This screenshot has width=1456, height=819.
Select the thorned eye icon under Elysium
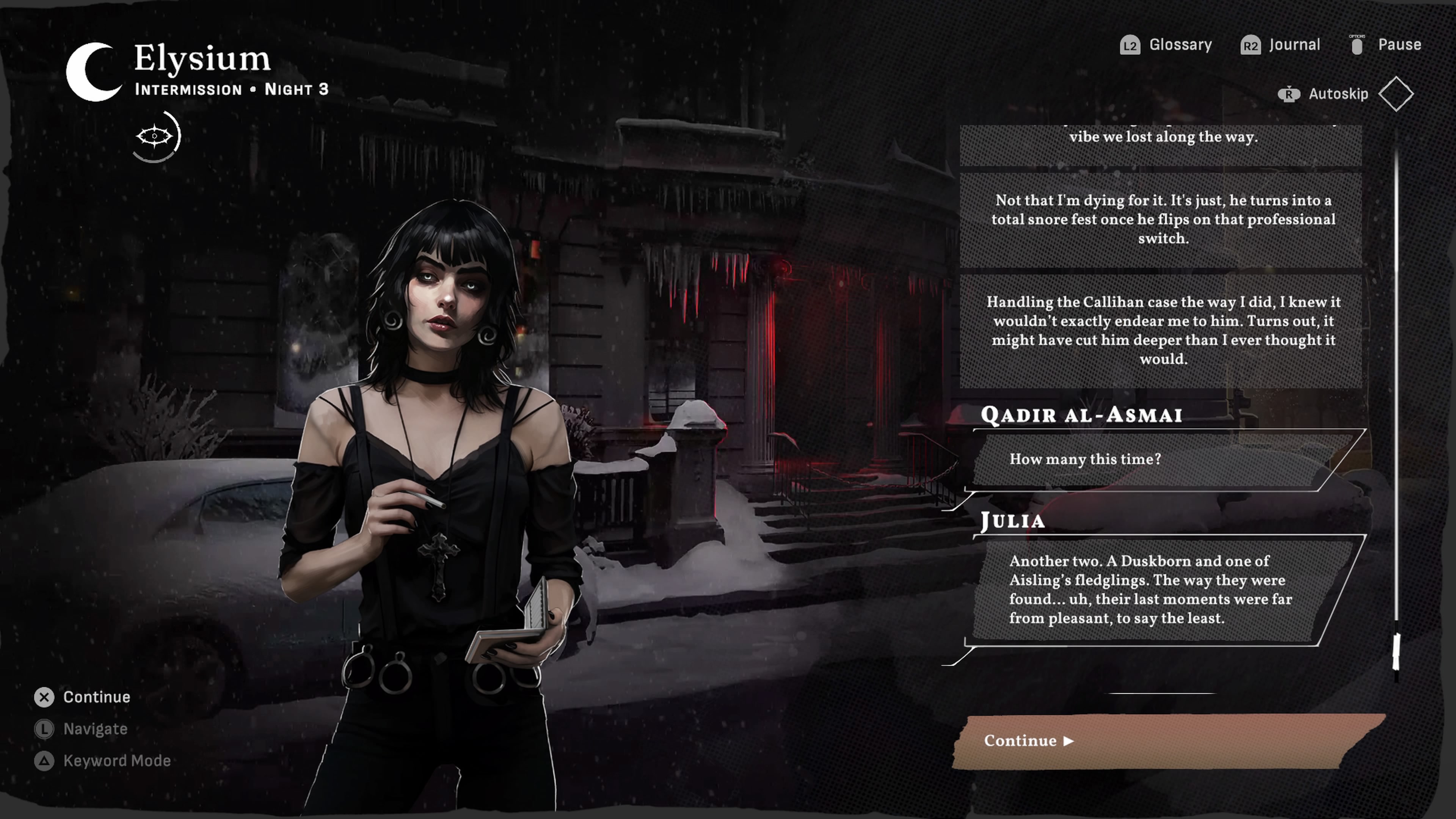pyautogui.click(x=155, y=137)
